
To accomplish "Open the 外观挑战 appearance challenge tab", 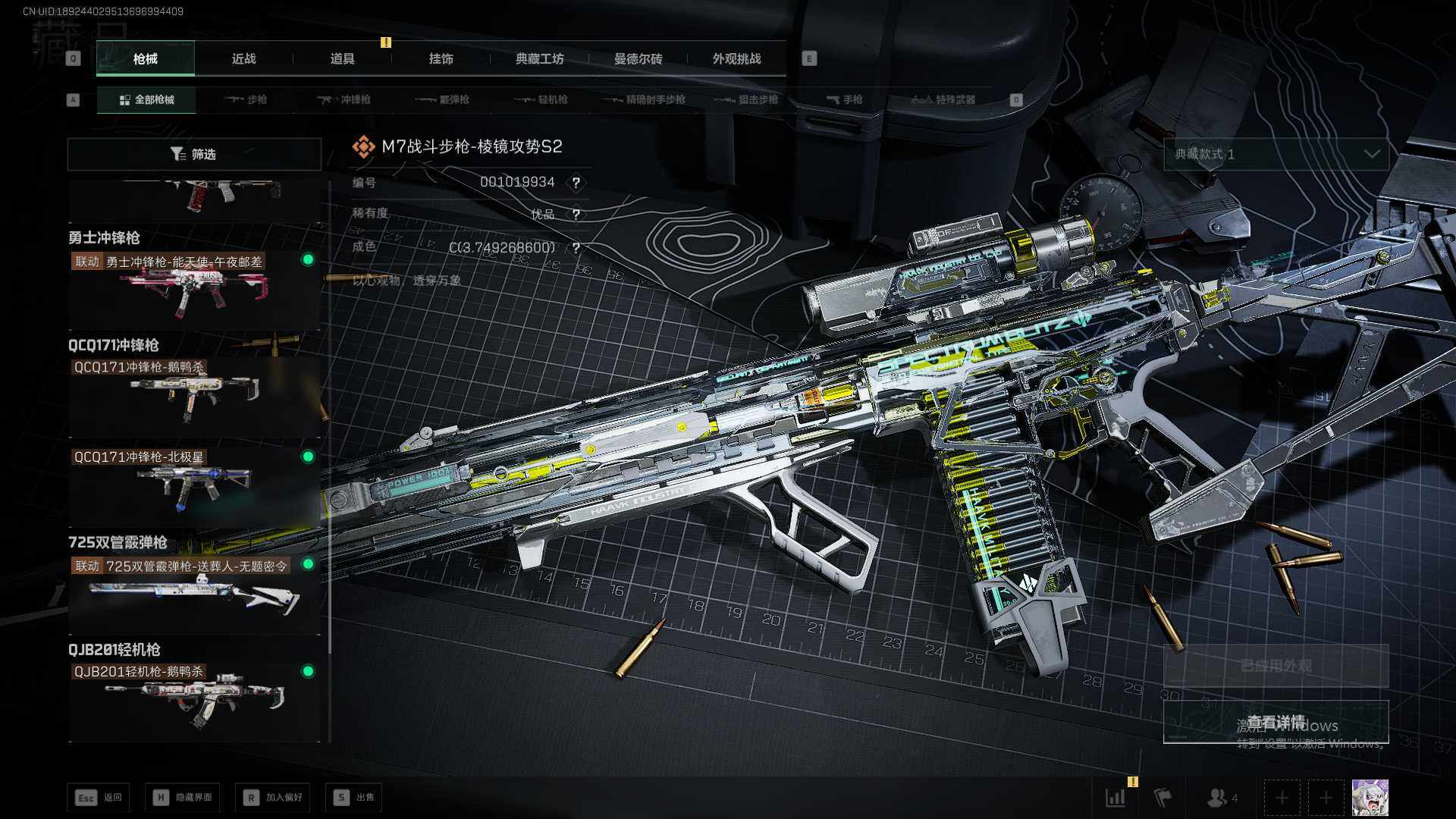I will click(x=736, y=59).
